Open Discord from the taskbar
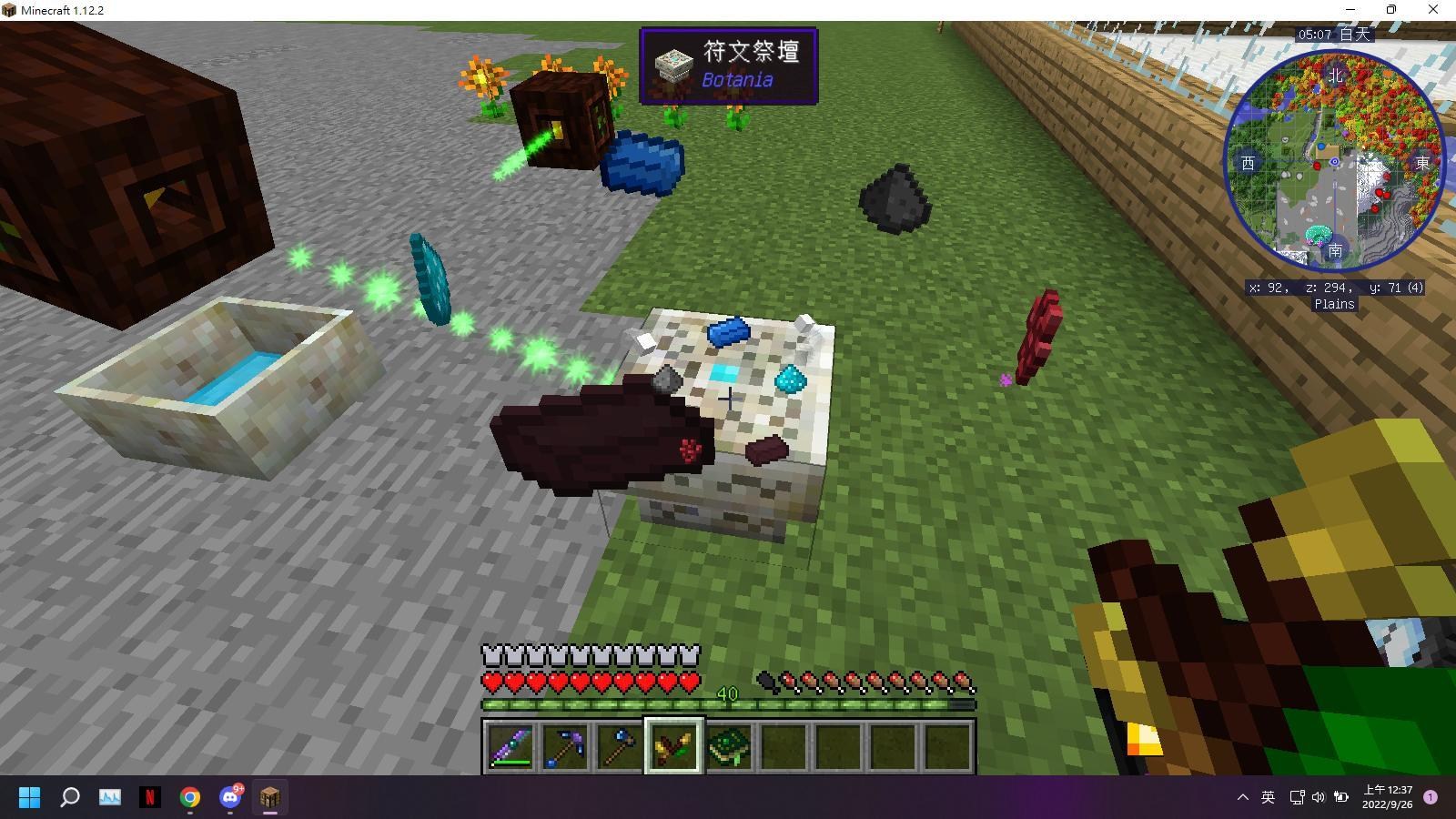The height and width of the screenshot is (819, 1456). (227, 797)
